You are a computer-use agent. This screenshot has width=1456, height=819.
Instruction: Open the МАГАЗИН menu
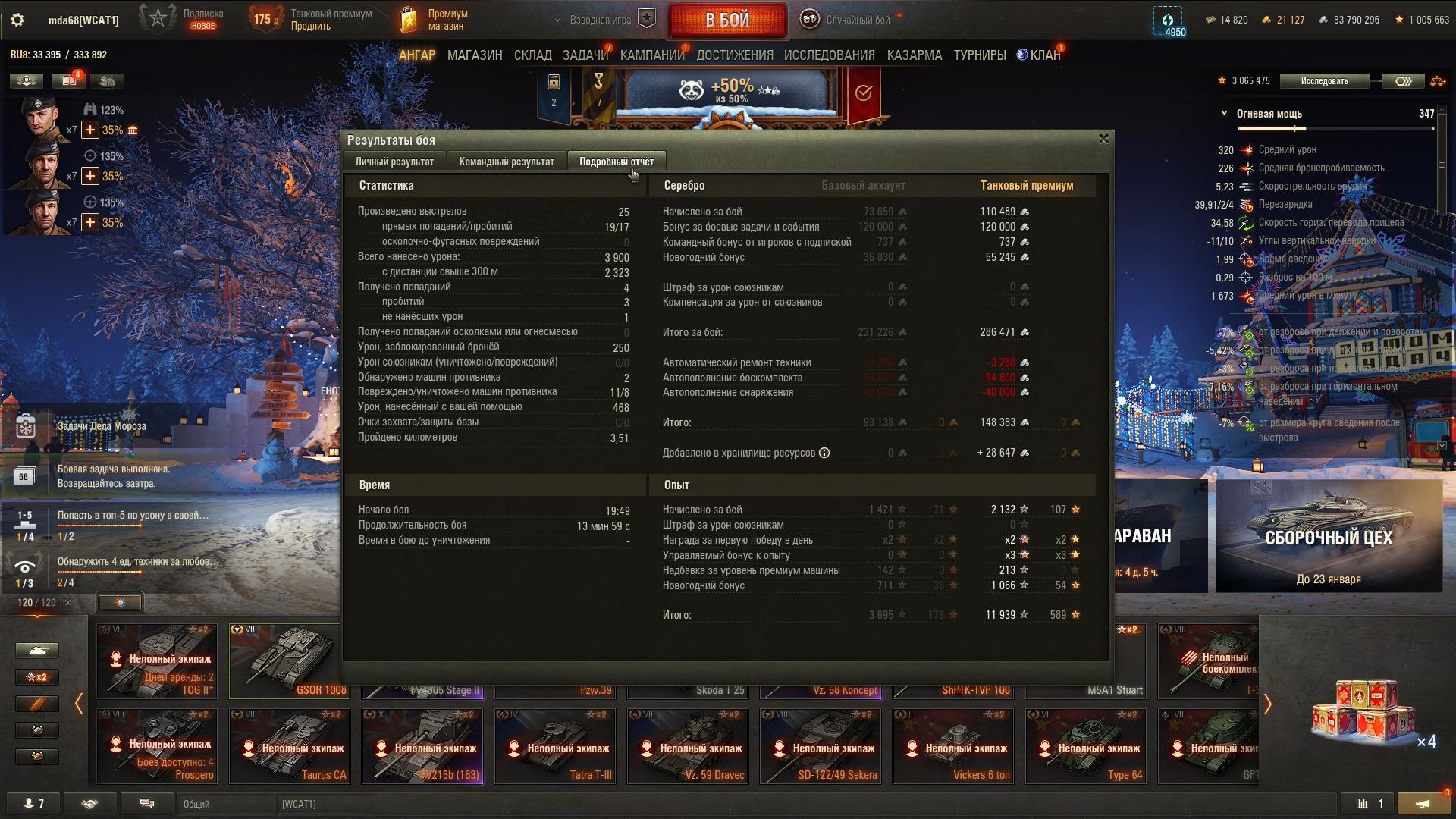[x=475, y=55]
